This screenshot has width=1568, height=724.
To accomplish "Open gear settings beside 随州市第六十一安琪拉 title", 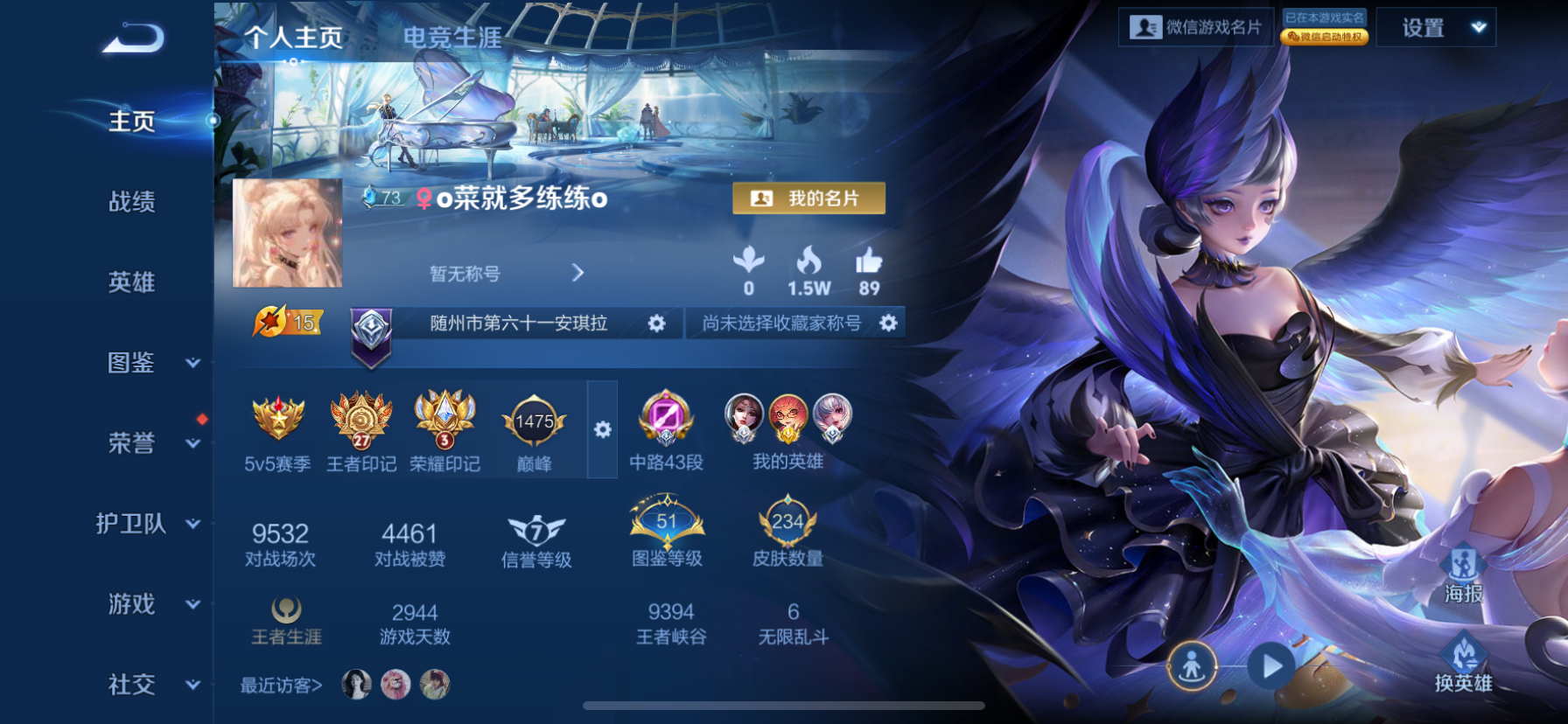I will [x=658, y=323].
